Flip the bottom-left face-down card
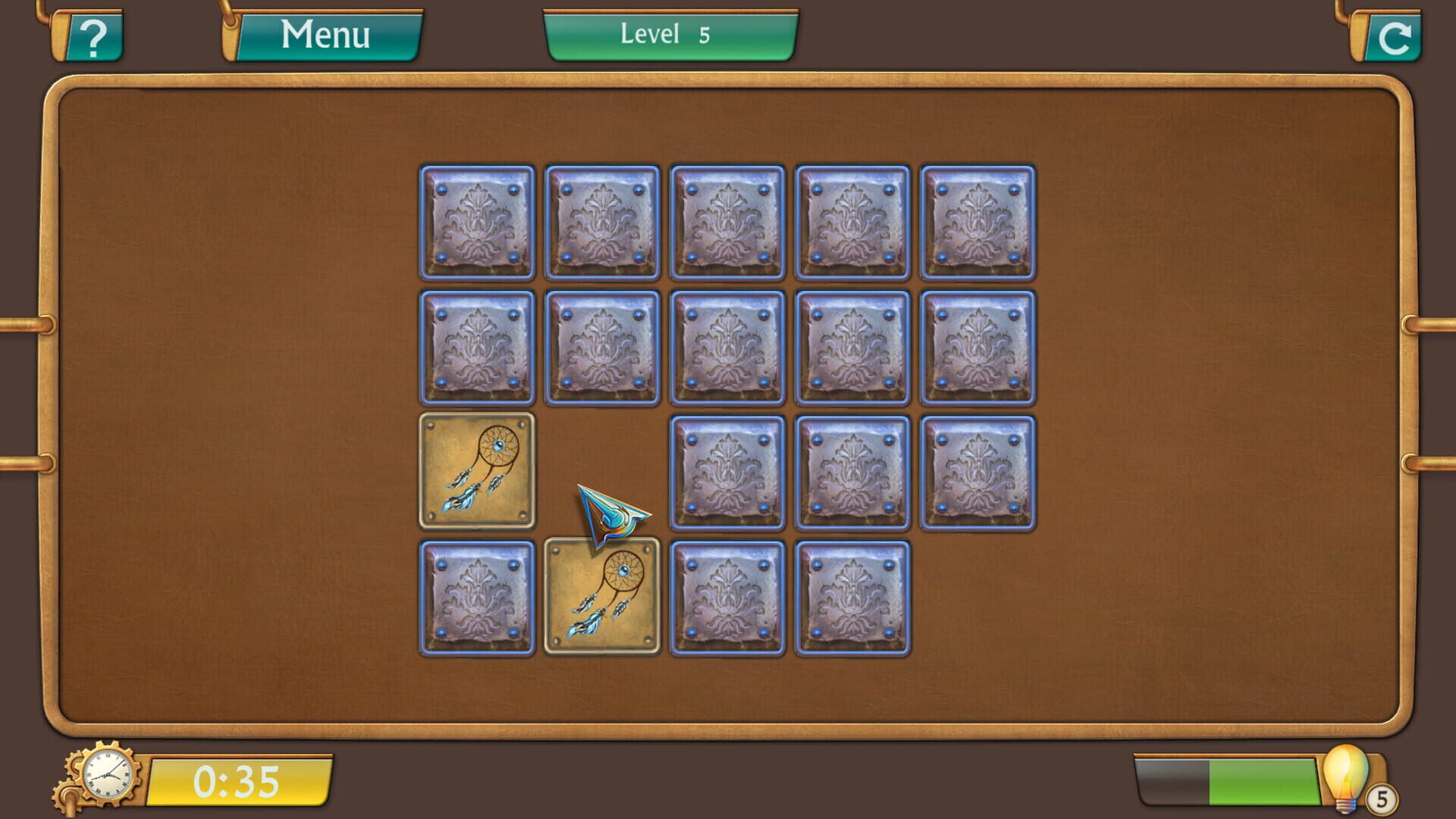Viewport: 1456px width, 819px height. [x=476, y=596]
